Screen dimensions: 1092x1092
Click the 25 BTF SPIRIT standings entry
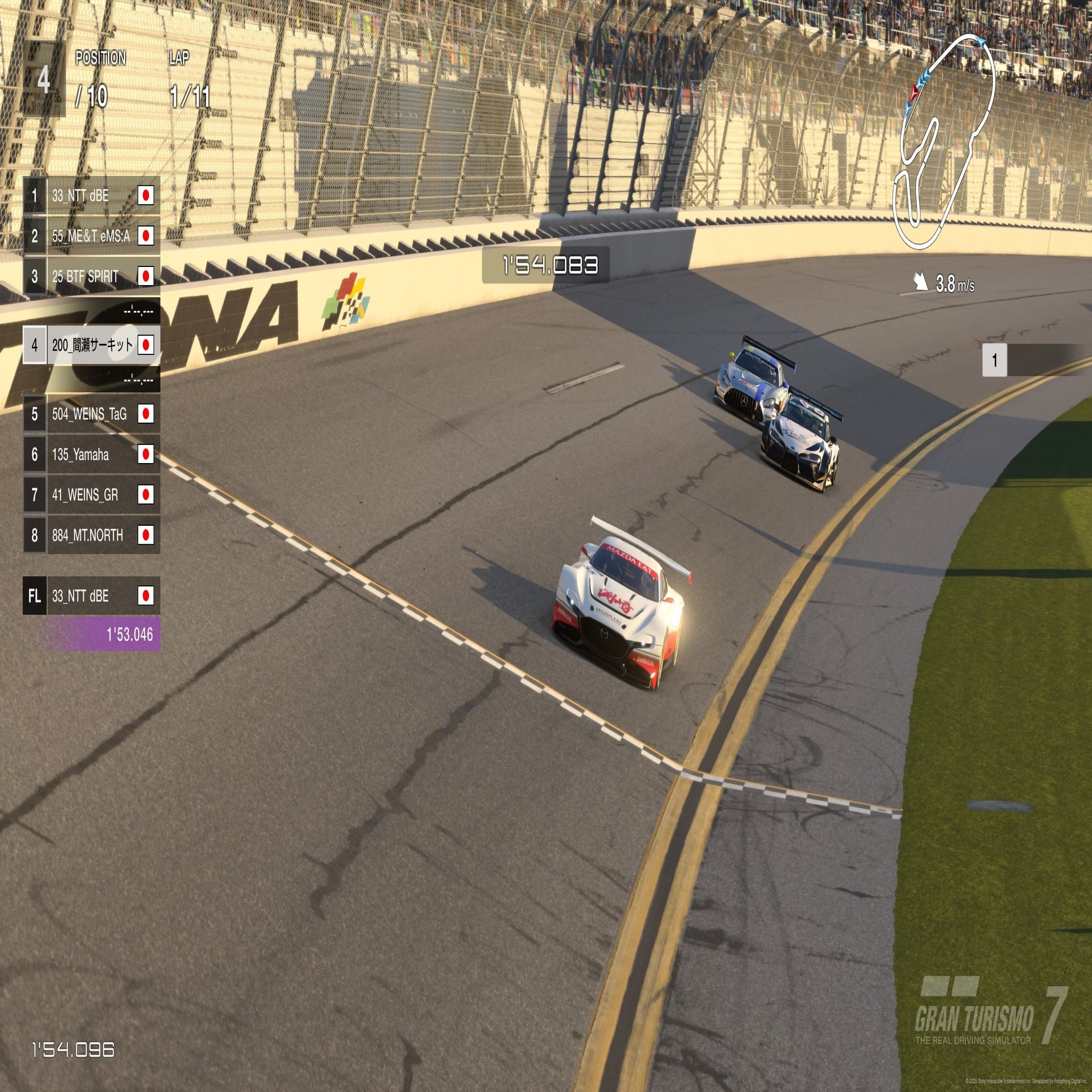coord(91,276)
